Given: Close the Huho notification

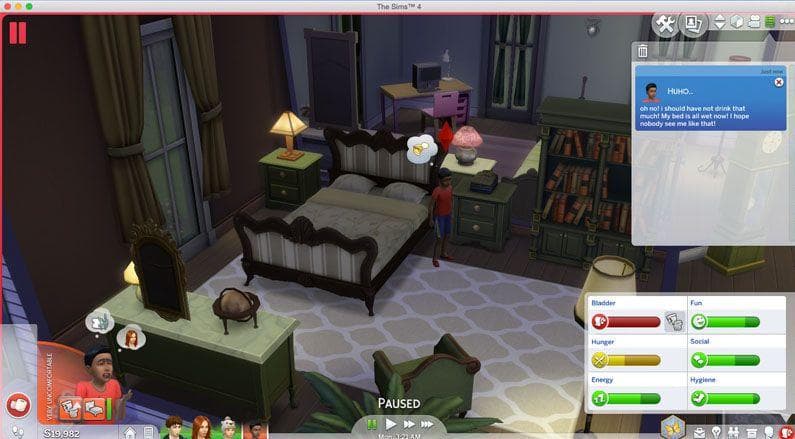Looking at the screenshot, I should 779,83.
